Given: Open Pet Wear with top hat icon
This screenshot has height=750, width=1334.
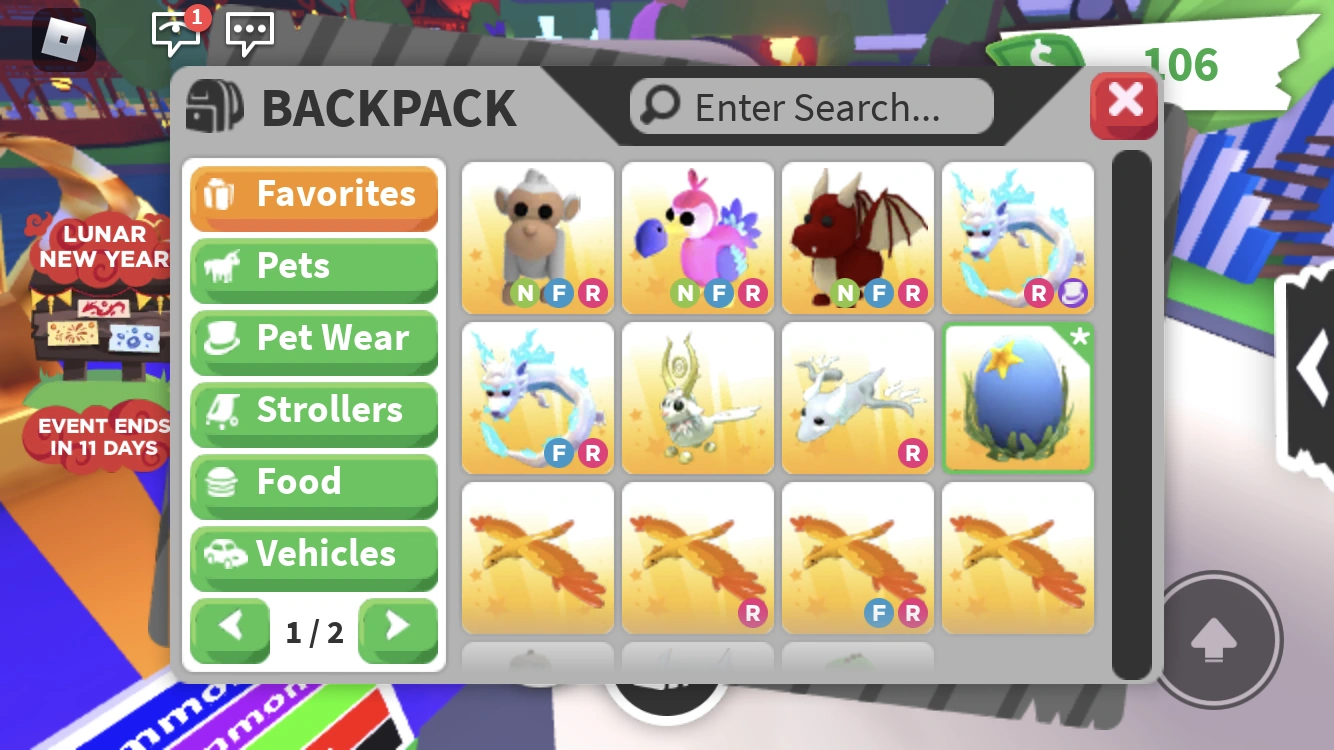Looking at the screenshot, I should click(314, 339).
